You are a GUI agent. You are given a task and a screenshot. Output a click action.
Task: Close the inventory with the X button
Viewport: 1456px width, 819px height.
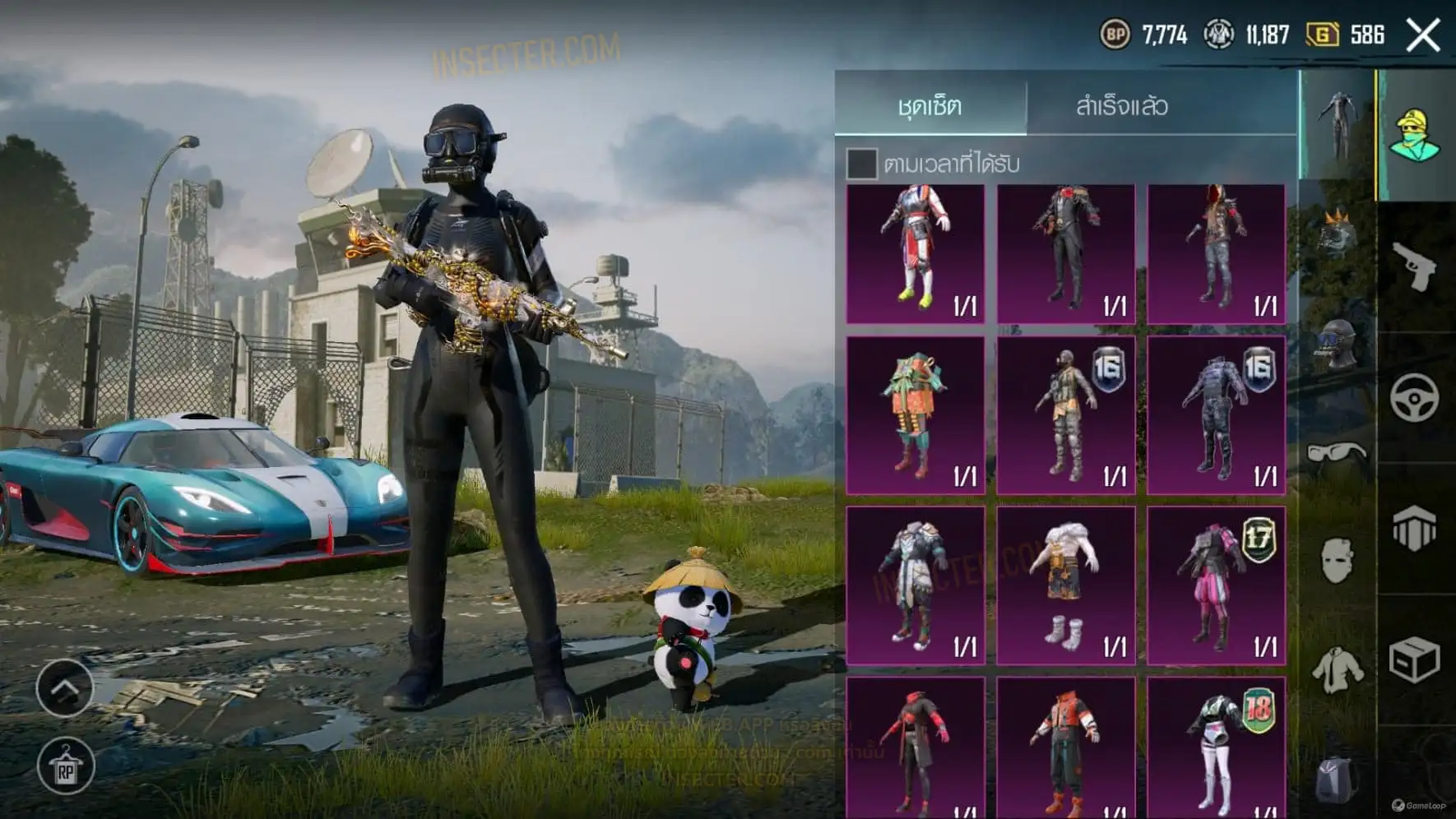point(1423,35)
